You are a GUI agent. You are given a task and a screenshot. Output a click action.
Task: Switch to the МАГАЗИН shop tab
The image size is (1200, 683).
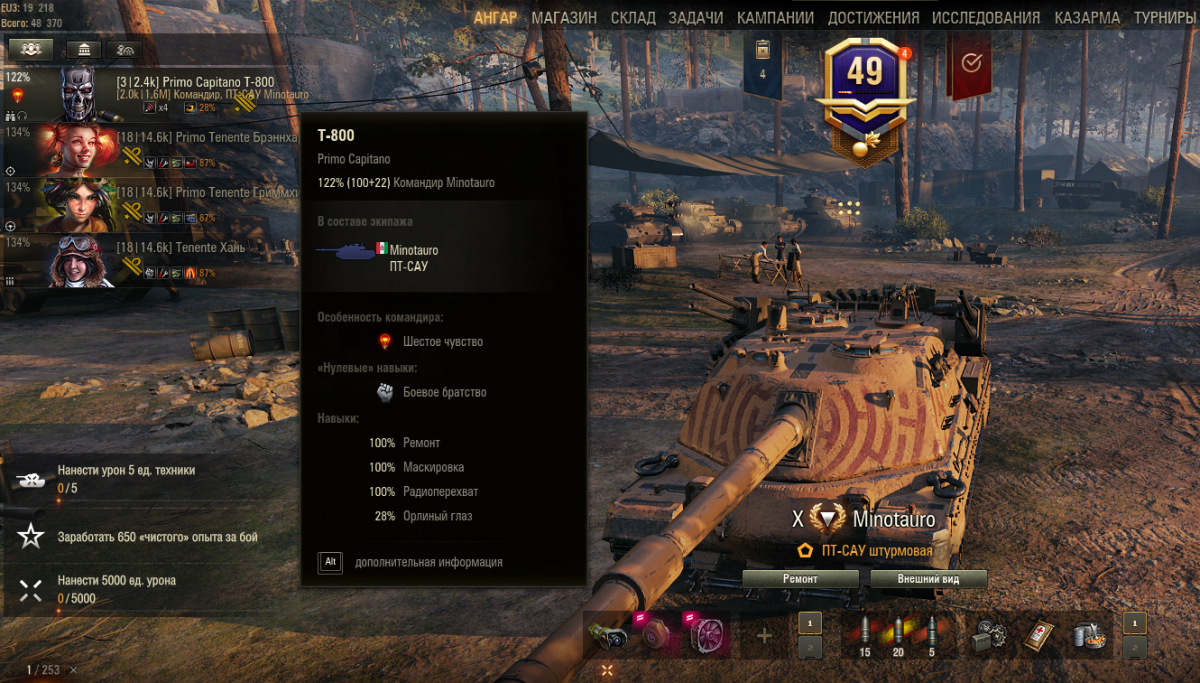[564, 18]
